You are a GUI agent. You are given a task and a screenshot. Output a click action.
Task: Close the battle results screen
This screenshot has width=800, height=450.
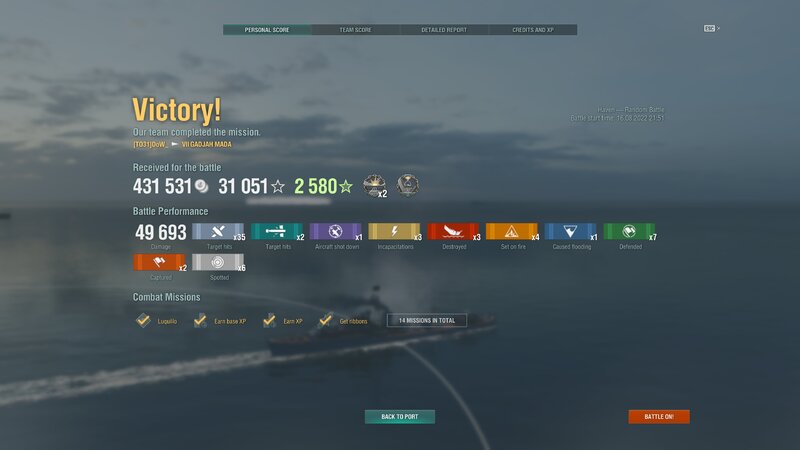[711, 28]
